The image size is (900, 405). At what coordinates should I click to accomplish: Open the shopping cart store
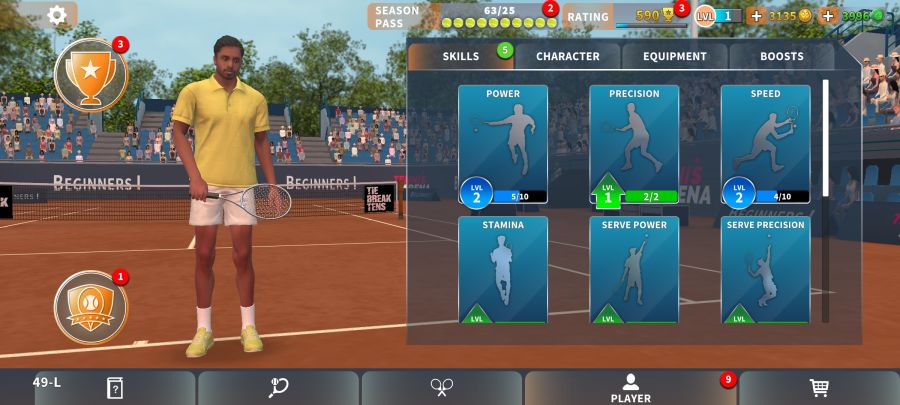(819, 387)
